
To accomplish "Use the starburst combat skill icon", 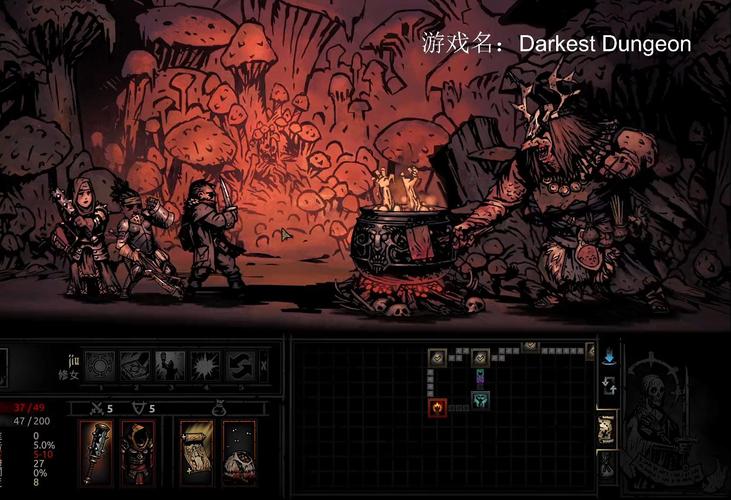I will coord(203,365).
